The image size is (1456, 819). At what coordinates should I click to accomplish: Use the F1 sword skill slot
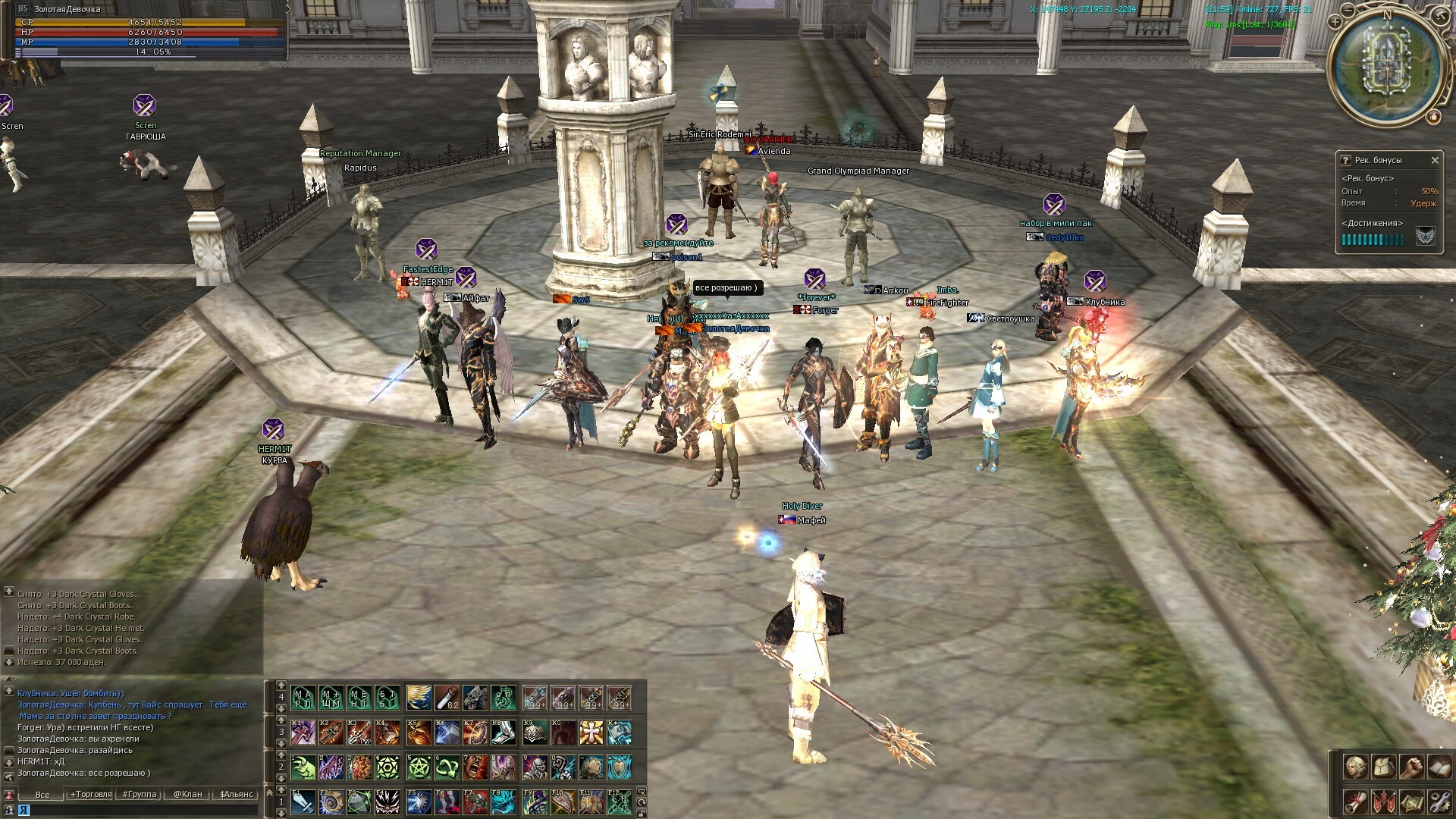pos(303,802)
